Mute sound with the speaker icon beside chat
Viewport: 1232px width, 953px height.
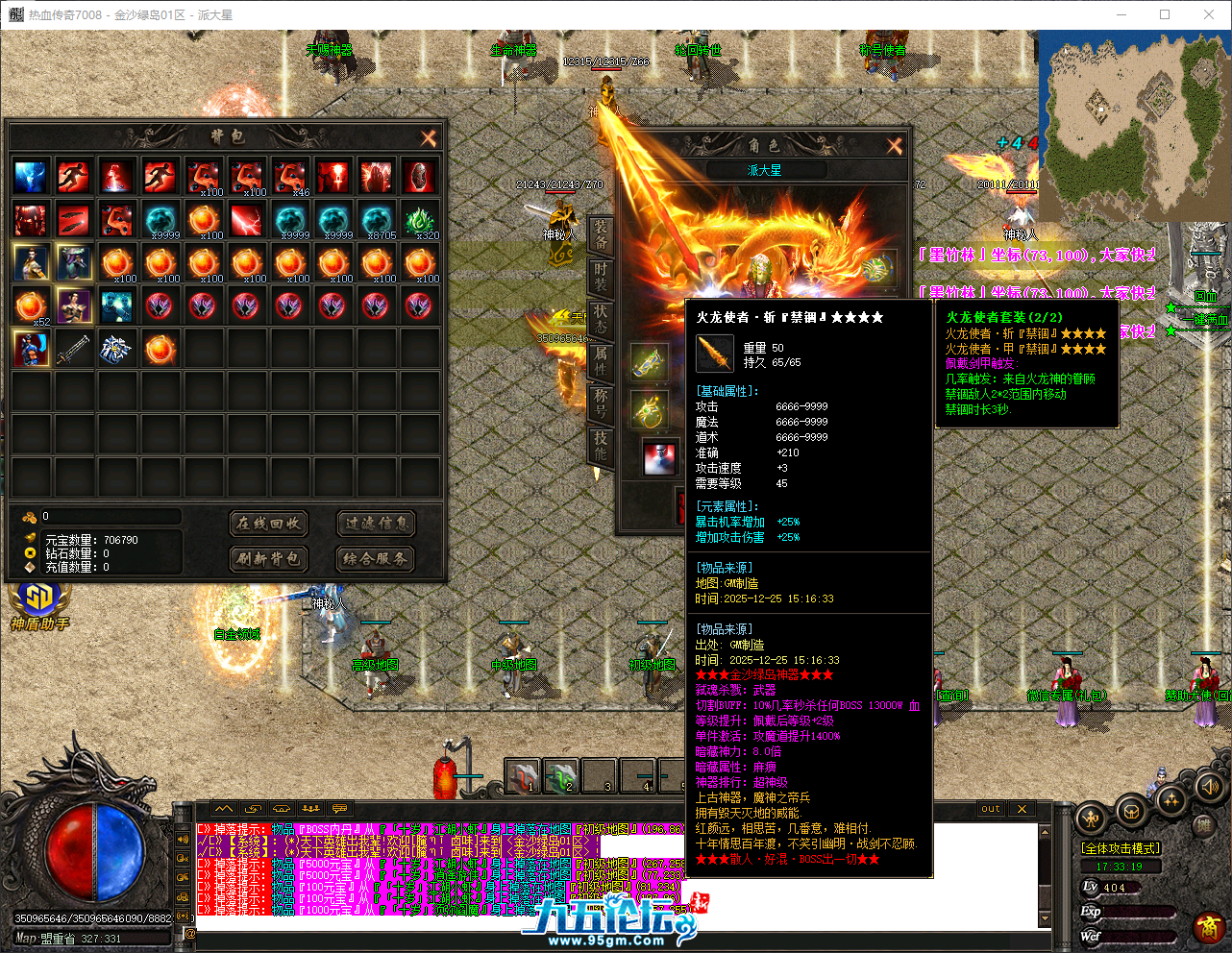pos(183,840)
